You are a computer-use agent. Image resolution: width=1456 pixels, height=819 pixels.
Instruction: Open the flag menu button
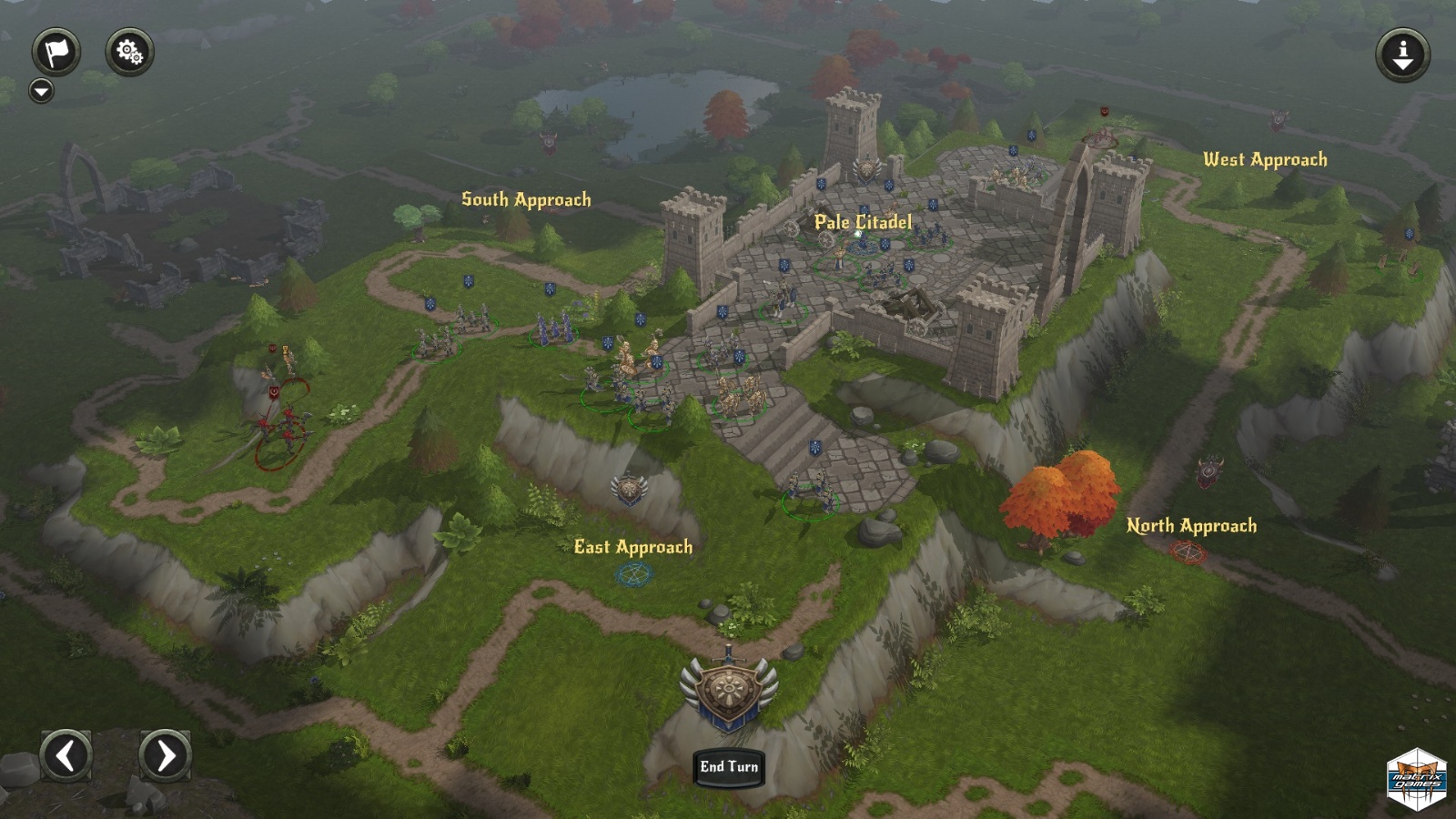56,52
